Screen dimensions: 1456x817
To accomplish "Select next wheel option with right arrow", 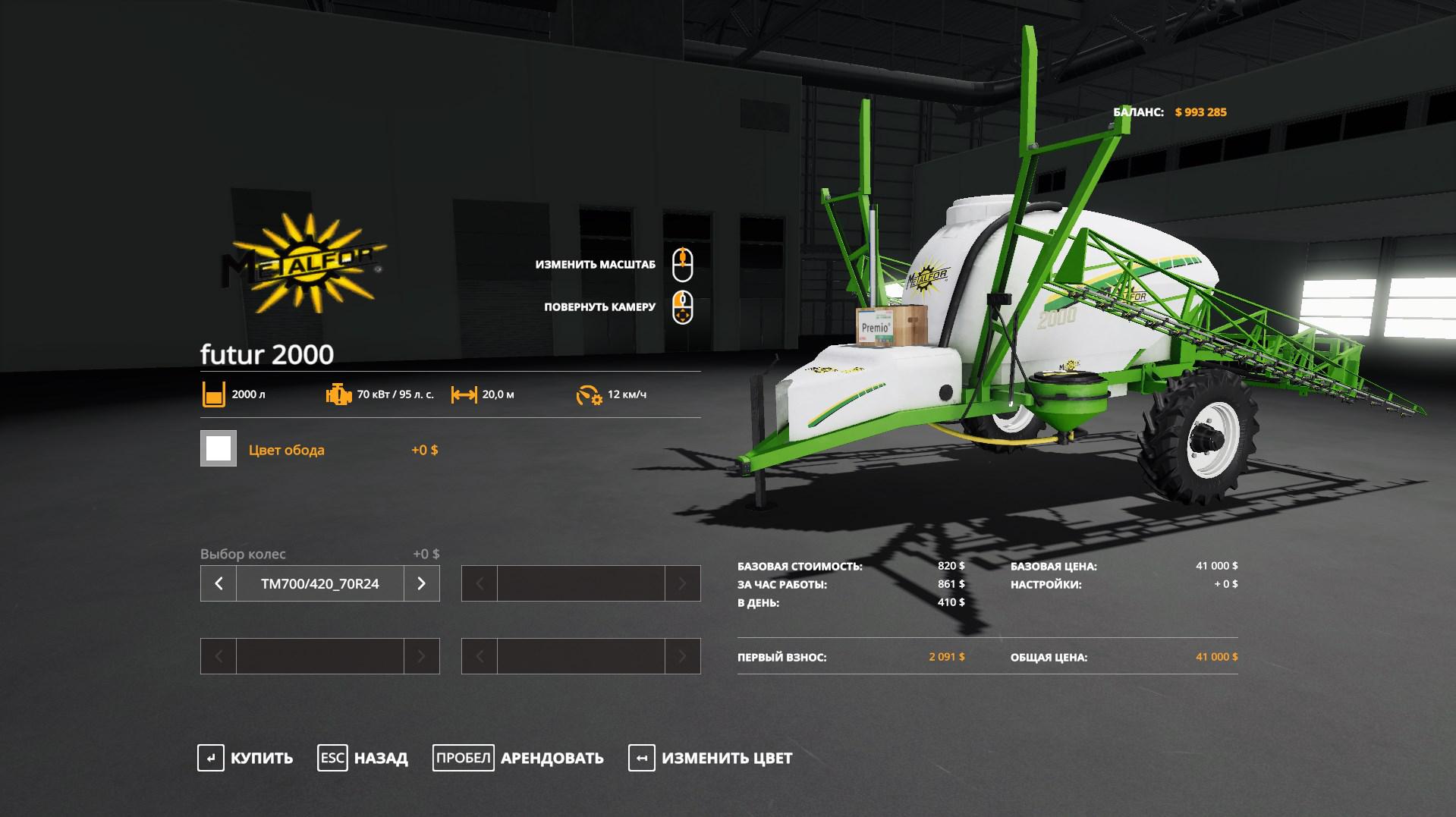I will coord(422,583).
